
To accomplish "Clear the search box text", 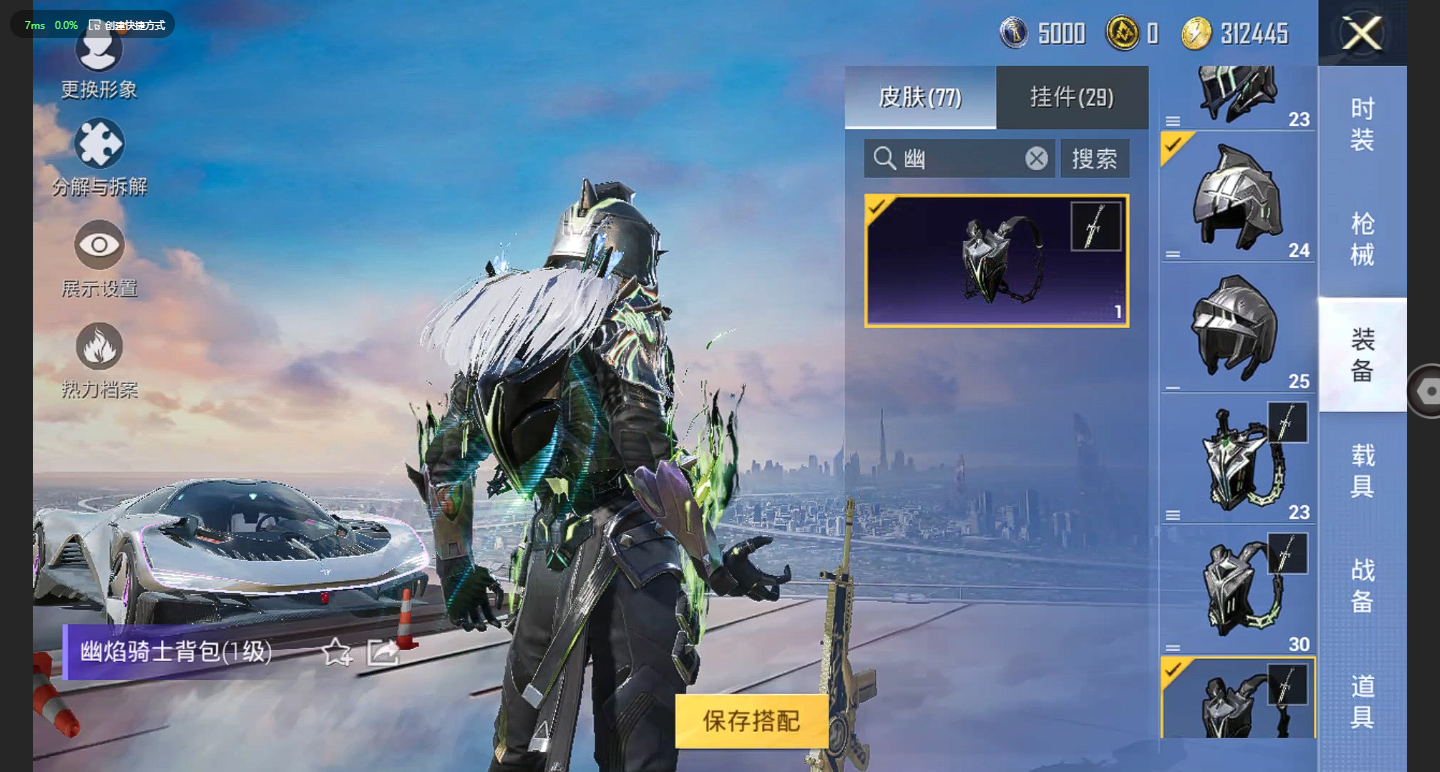I will pos(1037,158).
